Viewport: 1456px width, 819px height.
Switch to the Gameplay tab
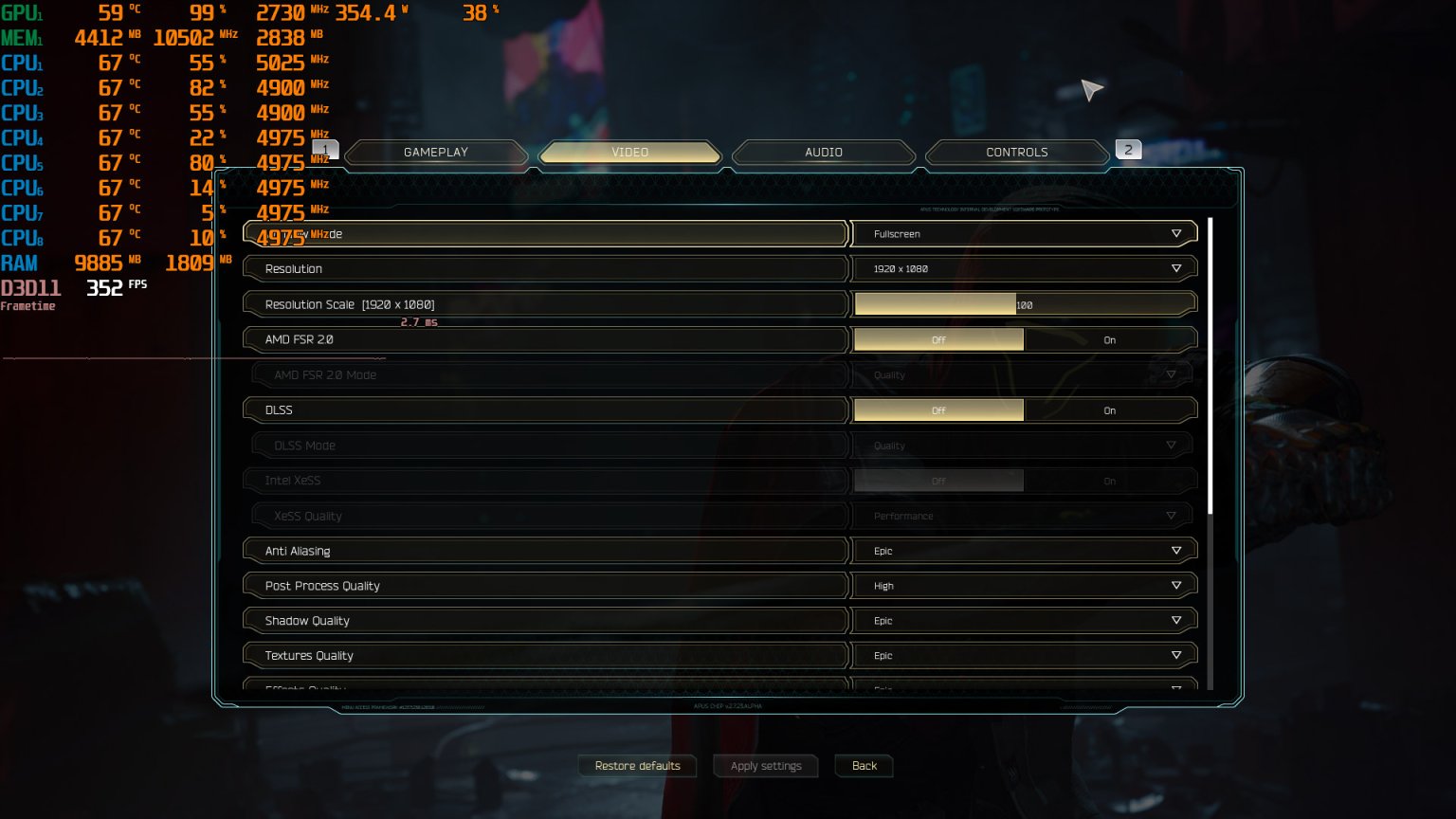(x=435, y=152)
